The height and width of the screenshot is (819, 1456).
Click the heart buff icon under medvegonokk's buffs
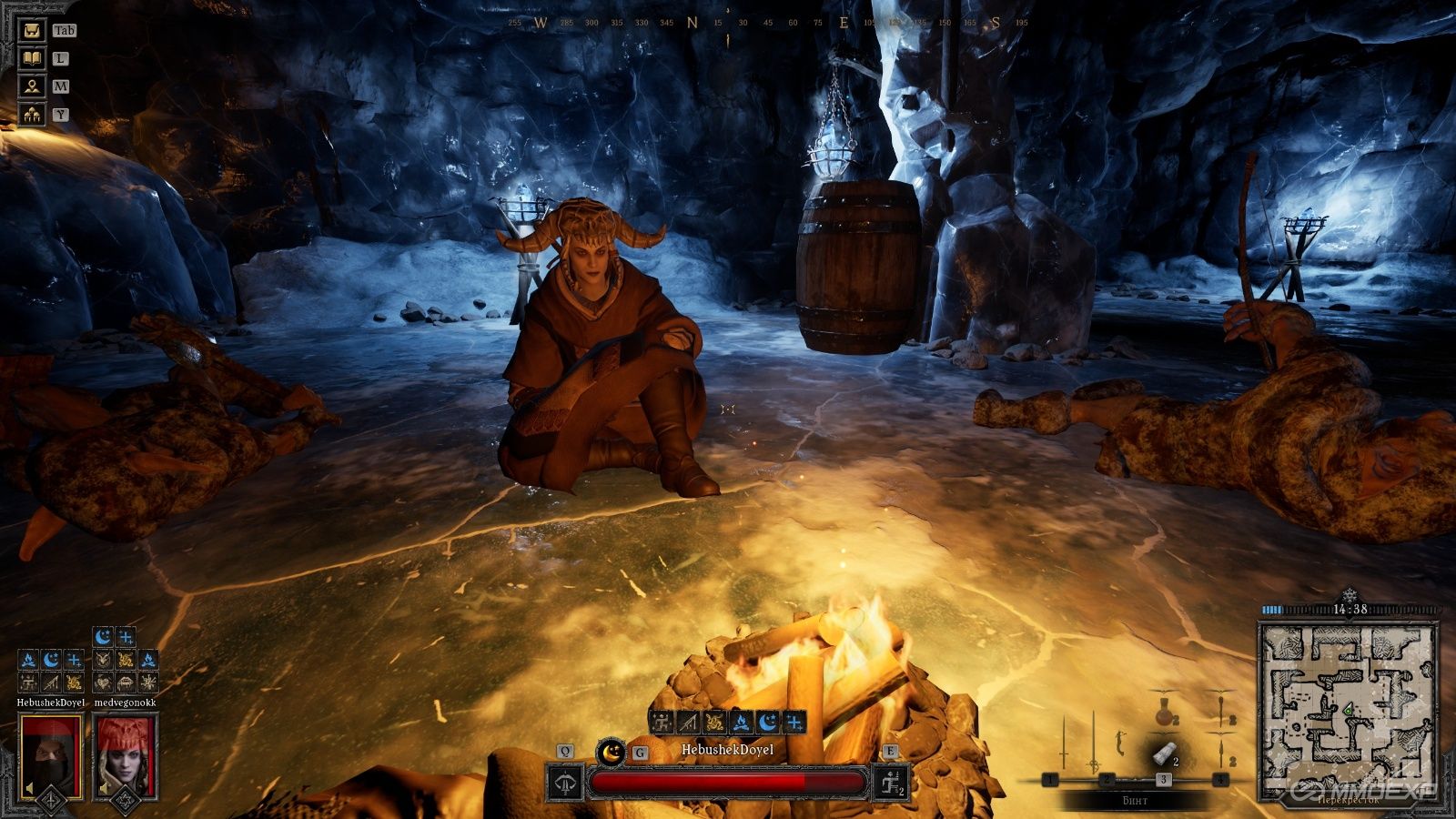click(104, 682)
